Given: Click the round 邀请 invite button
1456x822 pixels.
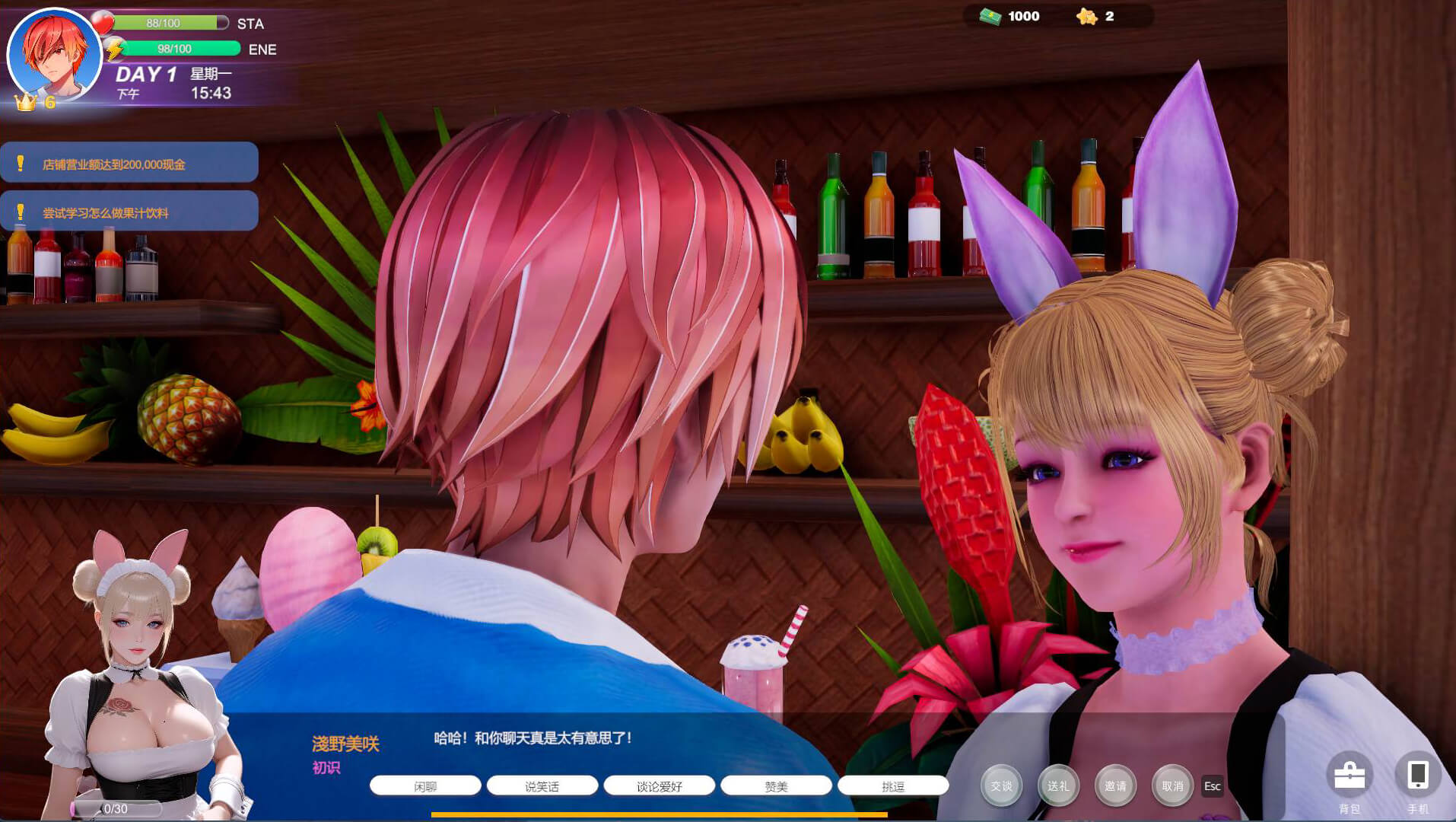Looking at the screenshot, I should (1115, 785).
